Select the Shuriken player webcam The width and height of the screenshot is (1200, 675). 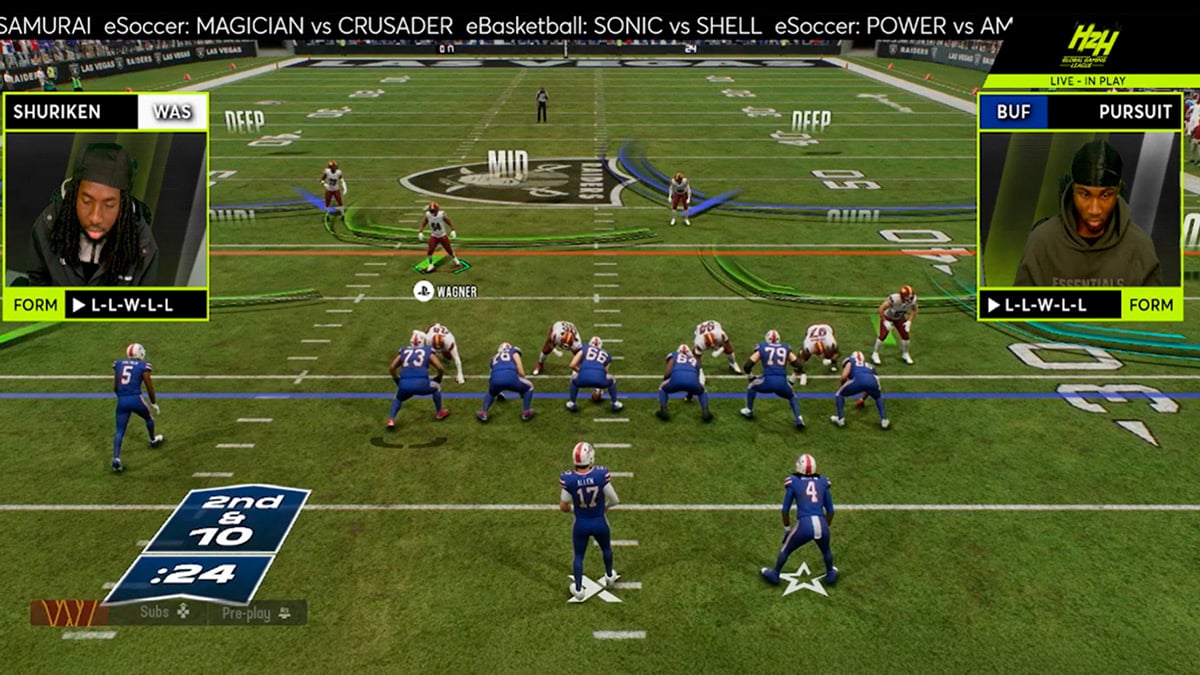[105, 209]
